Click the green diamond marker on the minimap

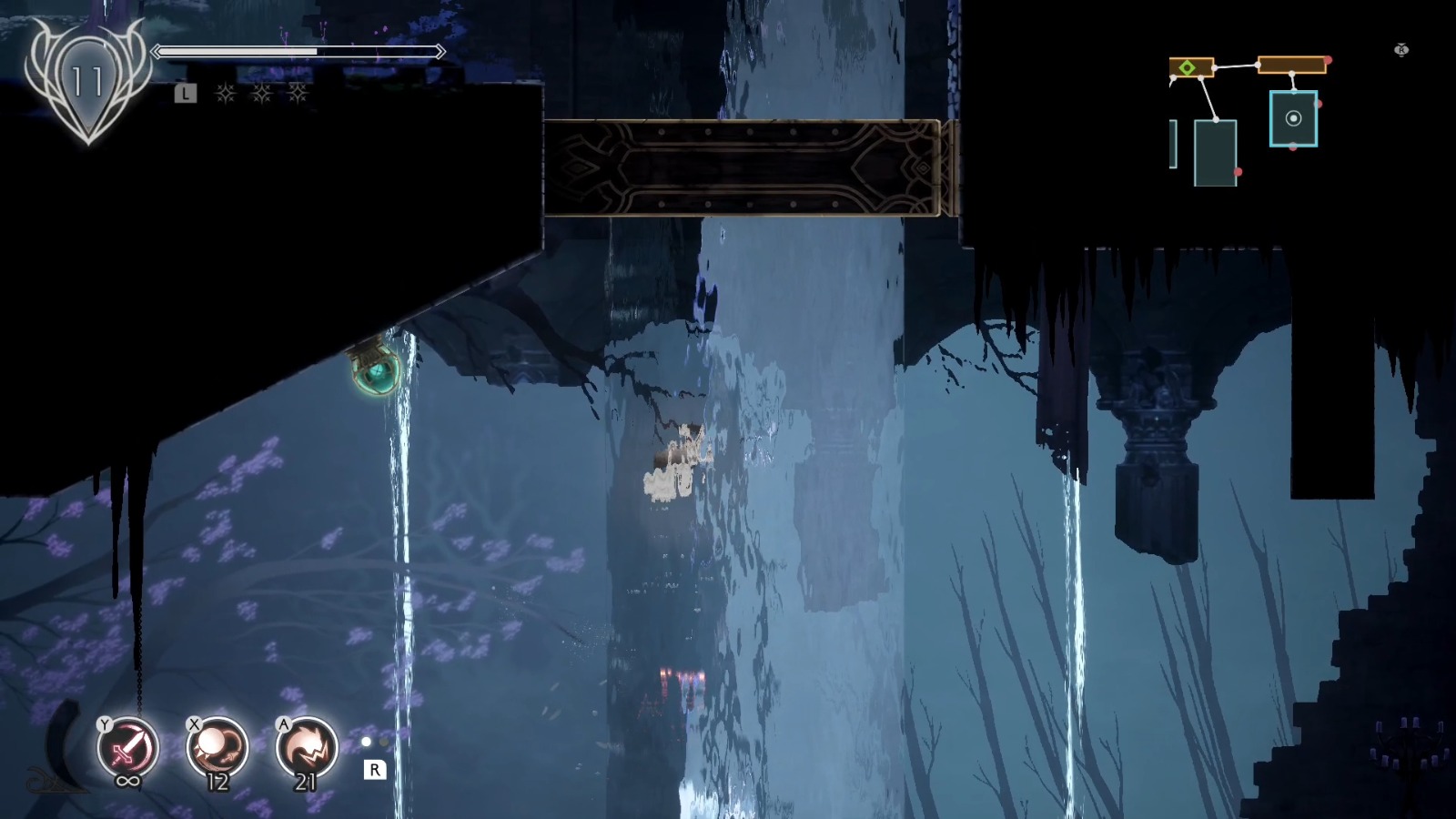pyautogui.click(x=1188, y=67)
